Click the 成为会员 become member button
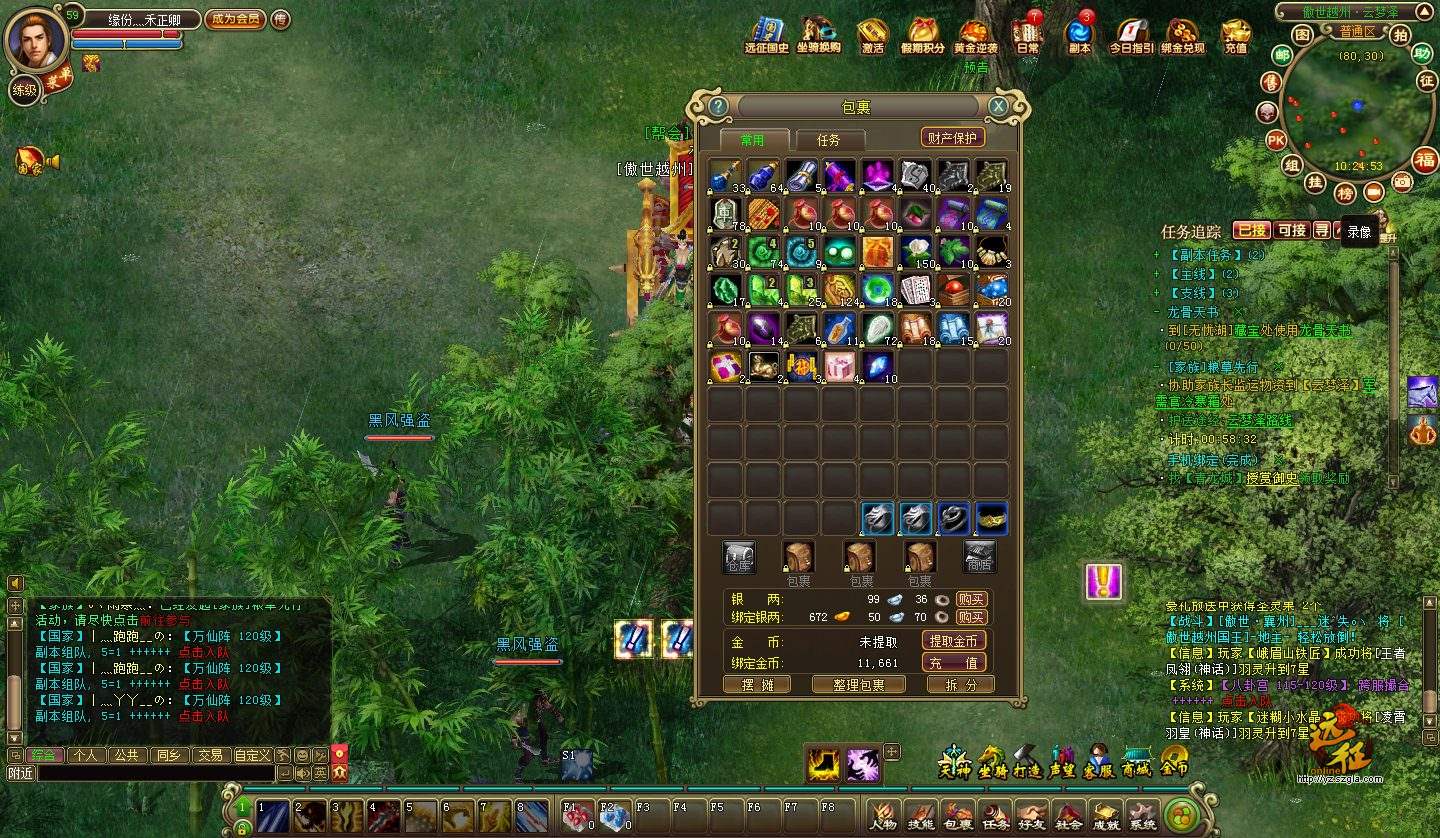 (235, 19)
